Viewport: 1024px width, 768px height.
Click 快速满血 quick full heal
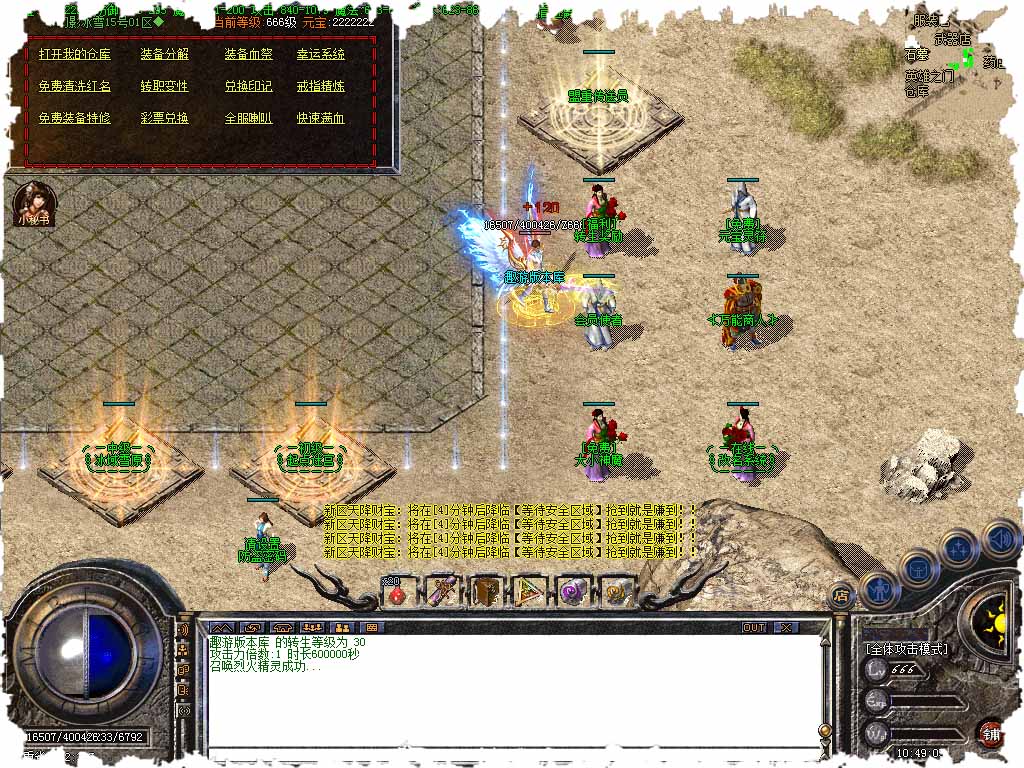(x=320, y=118)
